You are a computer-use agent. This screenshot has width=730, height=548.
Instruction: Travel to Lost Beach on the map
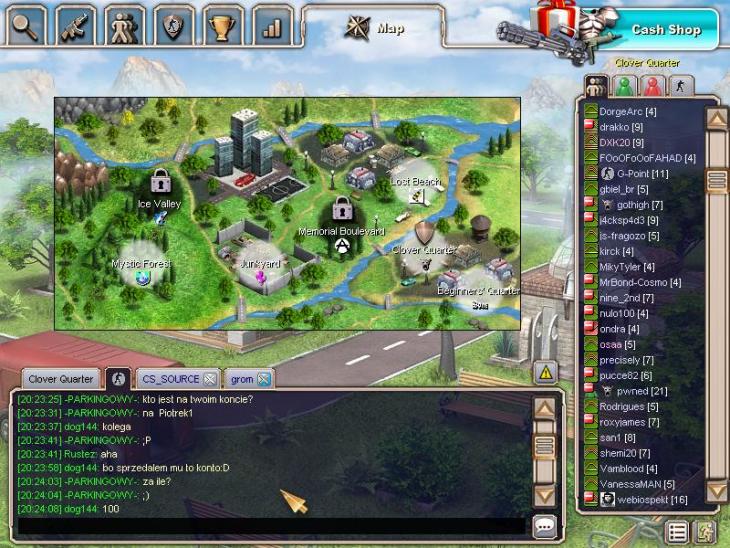click(415, 182)
